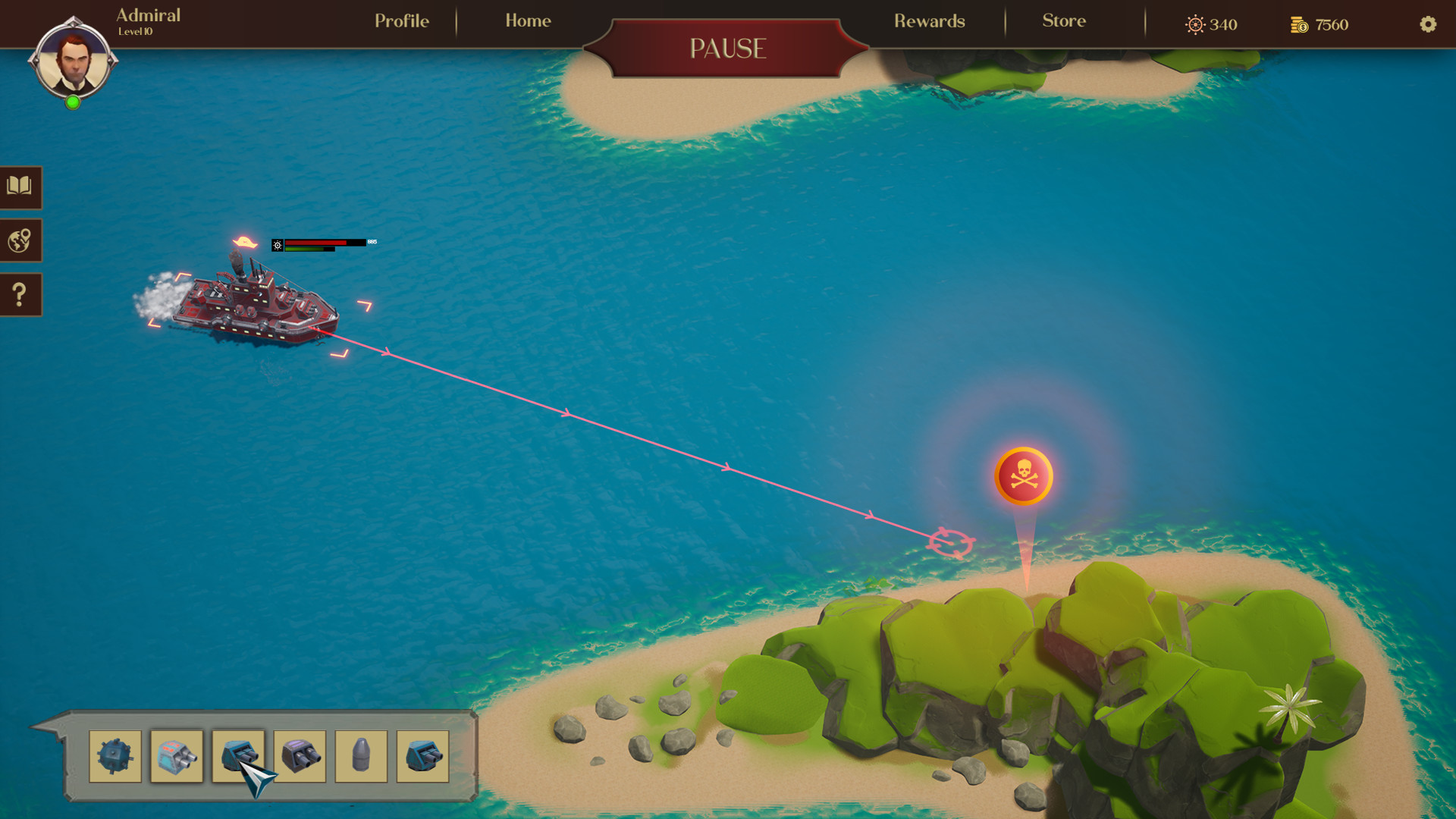The height and width of the screenshot is (819, 1456).
Task: Click the ship's health bar
Action: pos(318,243)
